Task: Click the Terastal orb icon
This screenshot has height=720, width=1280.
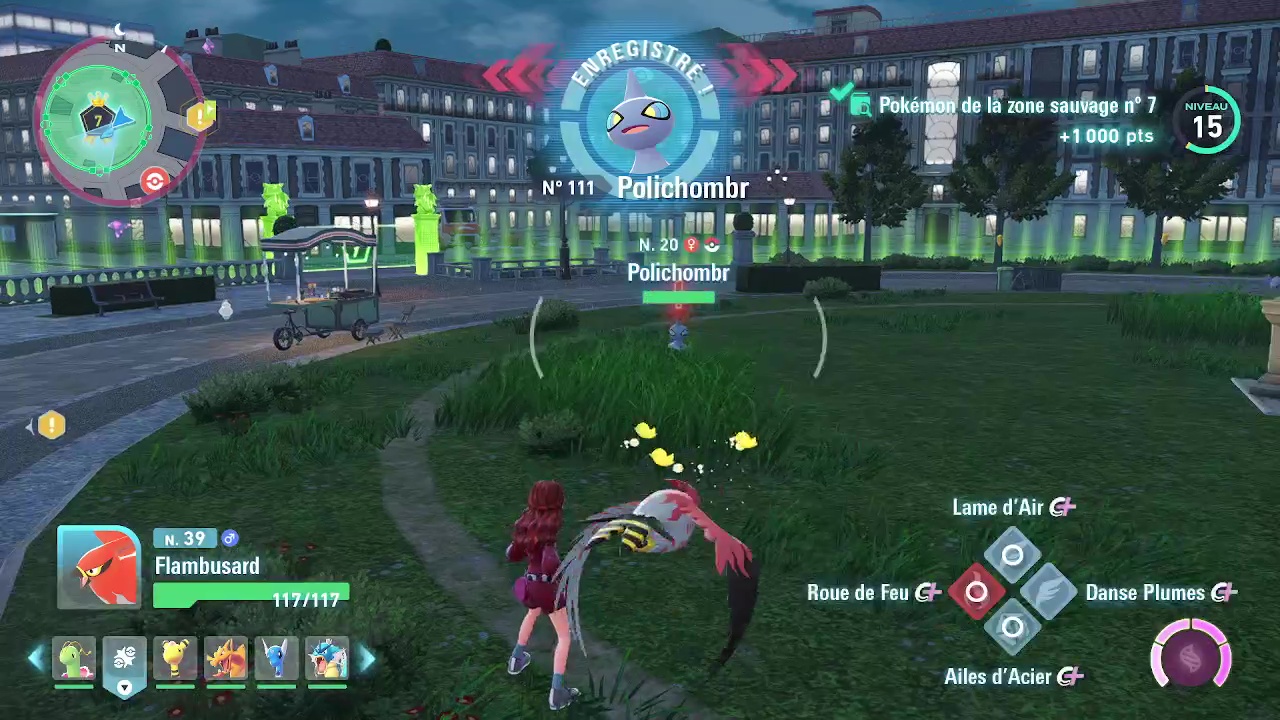Action: pyautogui.click(x=1190, y=655)
